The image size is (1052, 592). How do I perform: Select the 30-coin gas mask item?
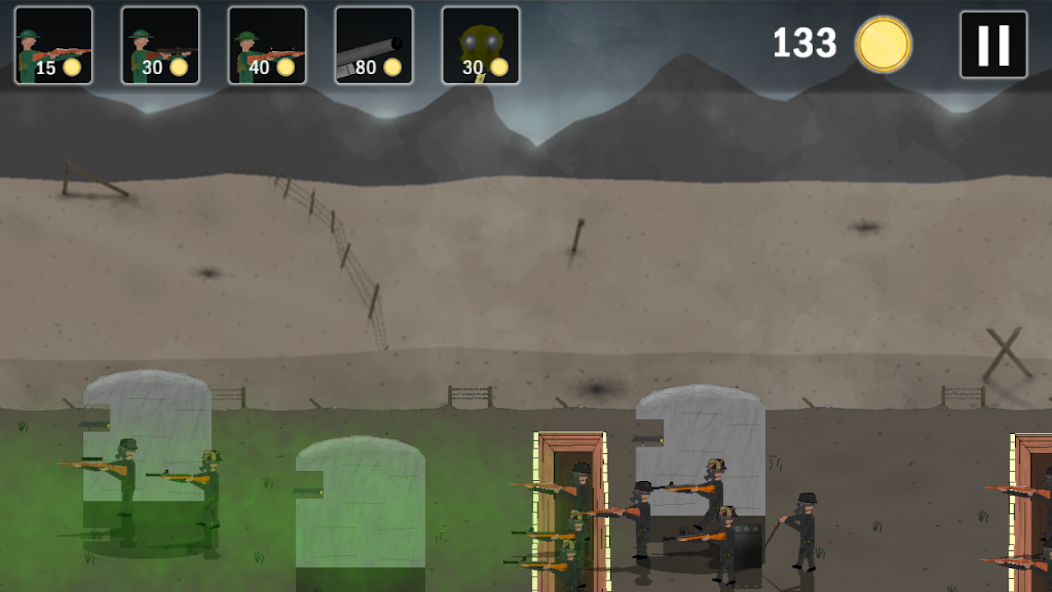pos(481,45)
